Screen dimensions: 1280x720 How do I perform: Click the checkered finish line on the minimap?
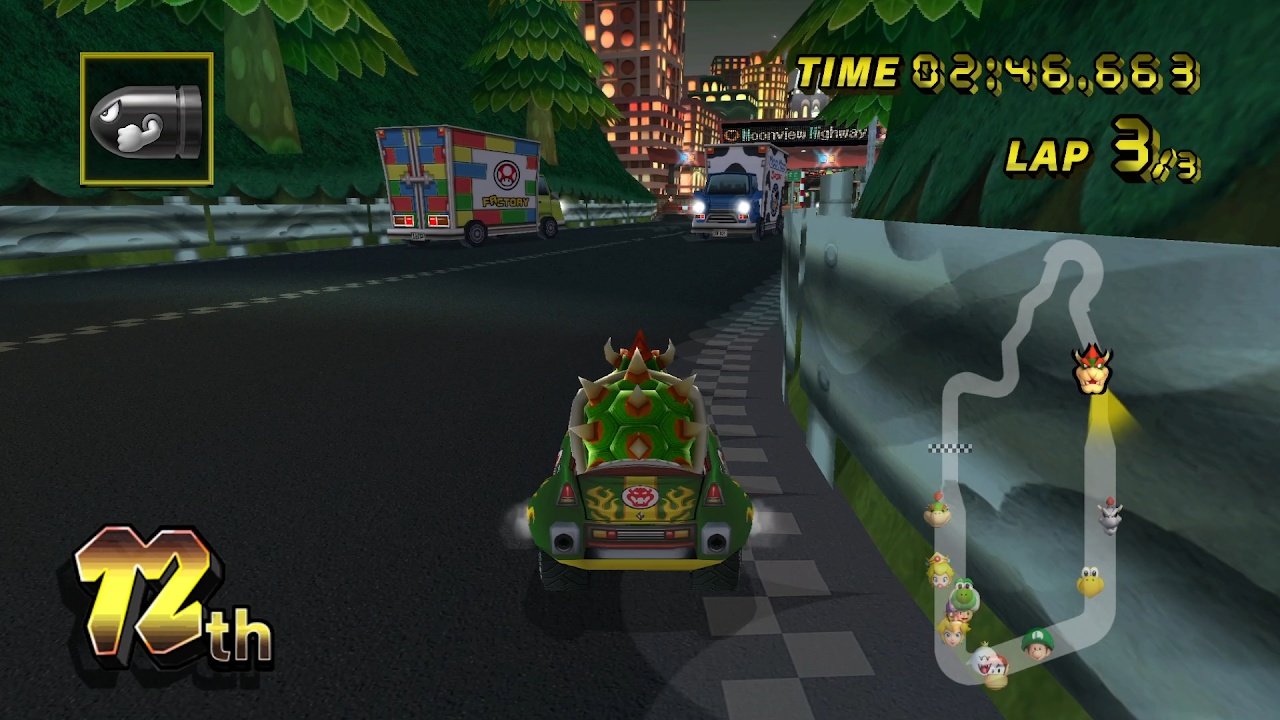point(950,448)
